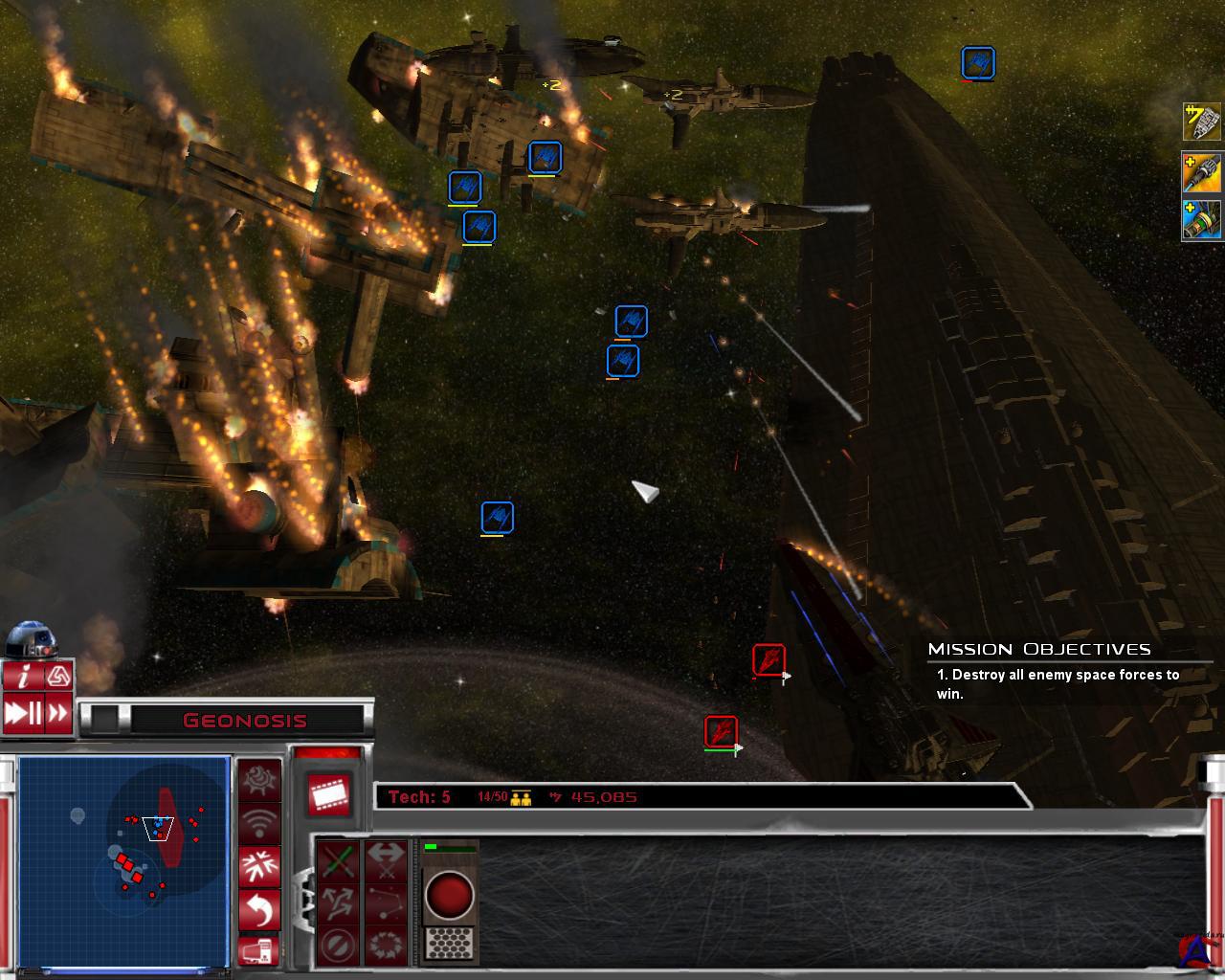Activate the fast-forward button
The width and height of the screenshot is (1225, 980).
(59, 713)
